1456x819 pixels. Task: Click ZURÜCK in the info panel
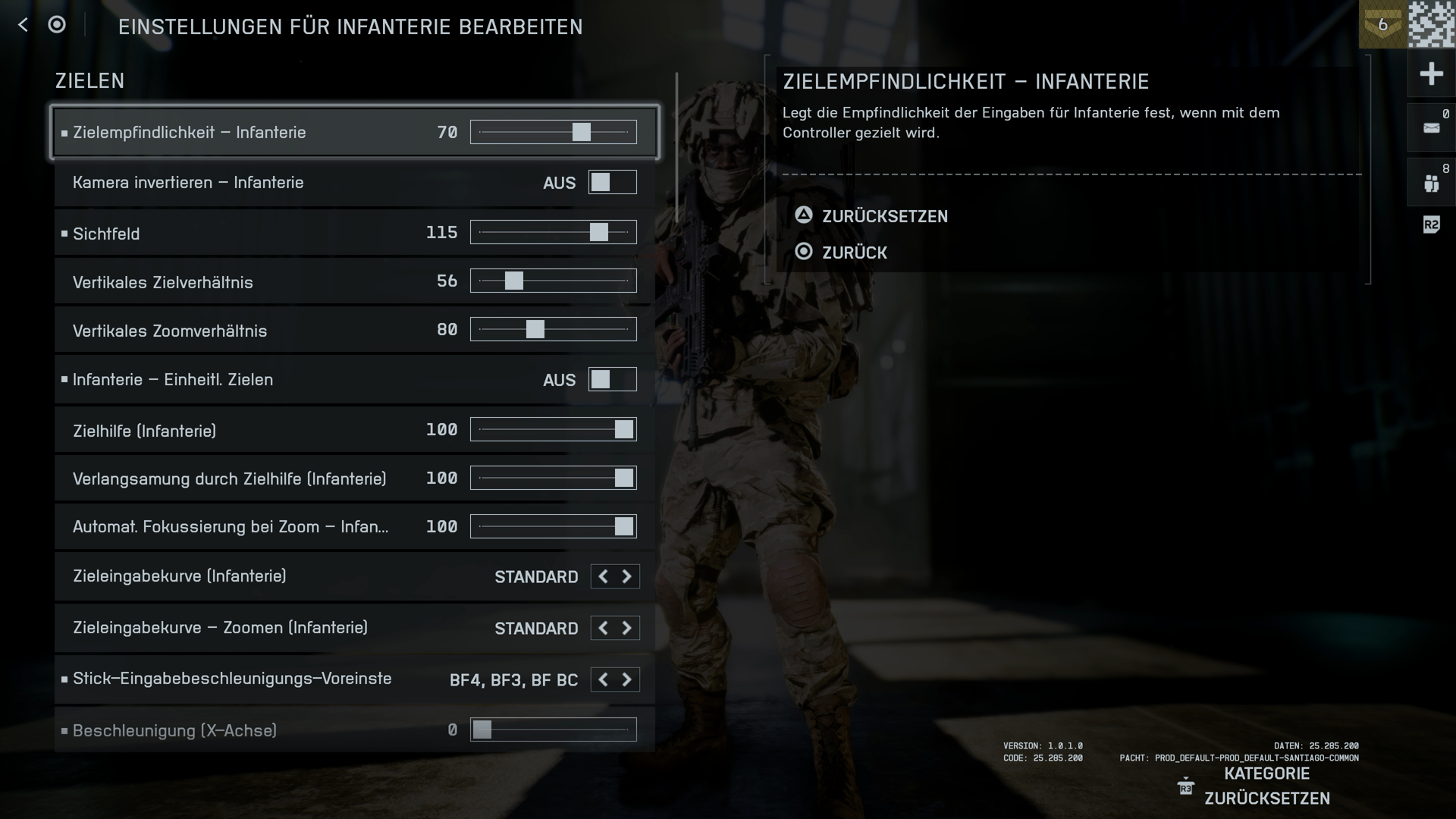(x=854, y=253)
